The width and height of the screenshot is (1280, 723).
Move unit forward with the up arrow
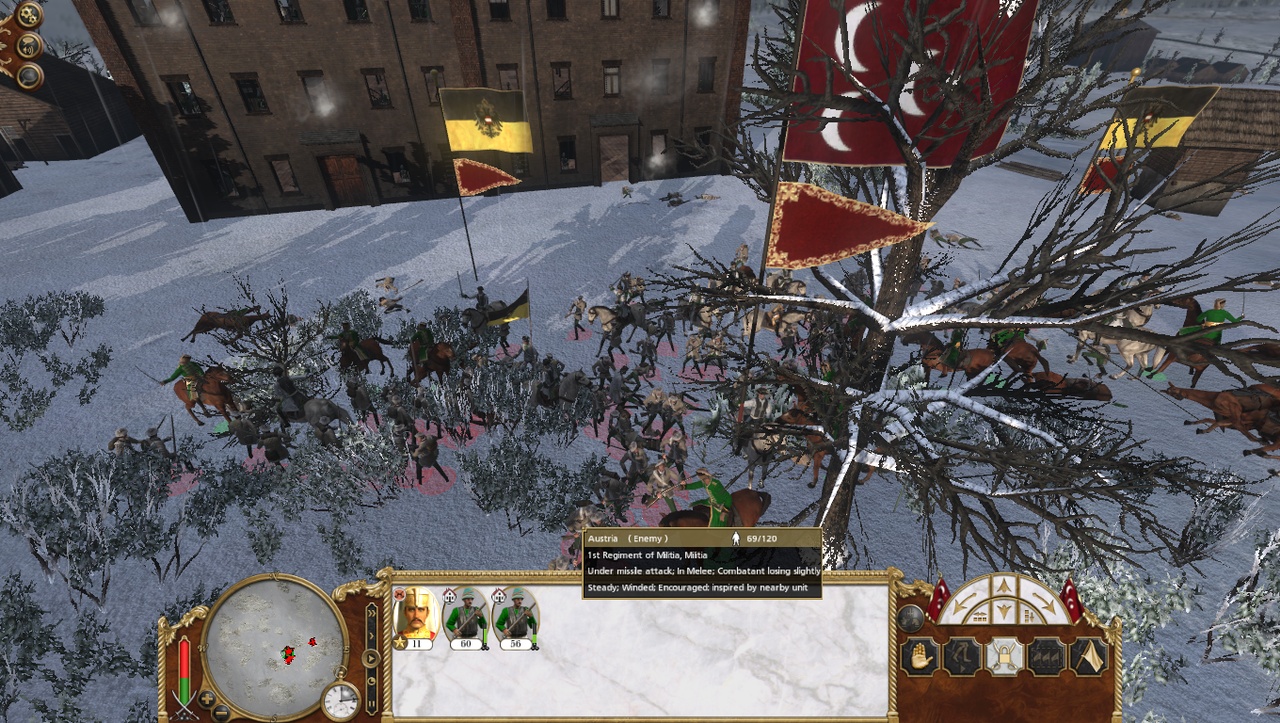[x=1003, y=588]
